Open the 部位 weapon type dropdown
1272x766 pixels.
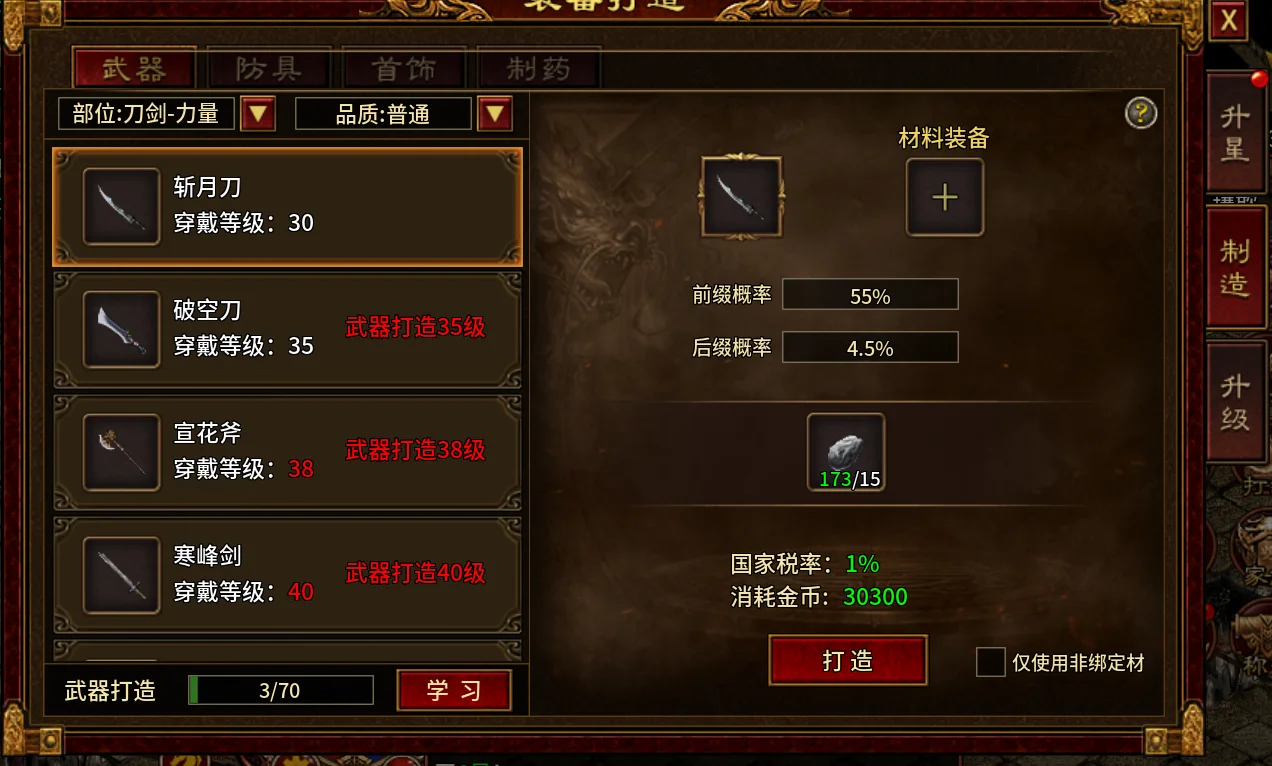coord(258,114)
